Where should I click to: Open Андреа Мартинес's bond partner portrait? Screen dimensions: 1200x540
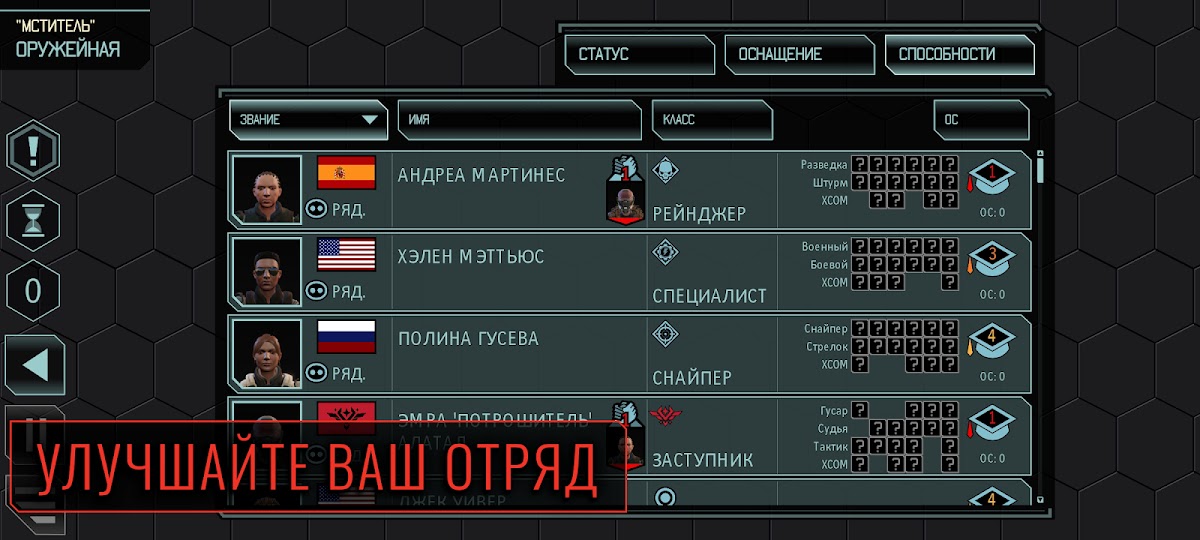click(x=624, y=198)
